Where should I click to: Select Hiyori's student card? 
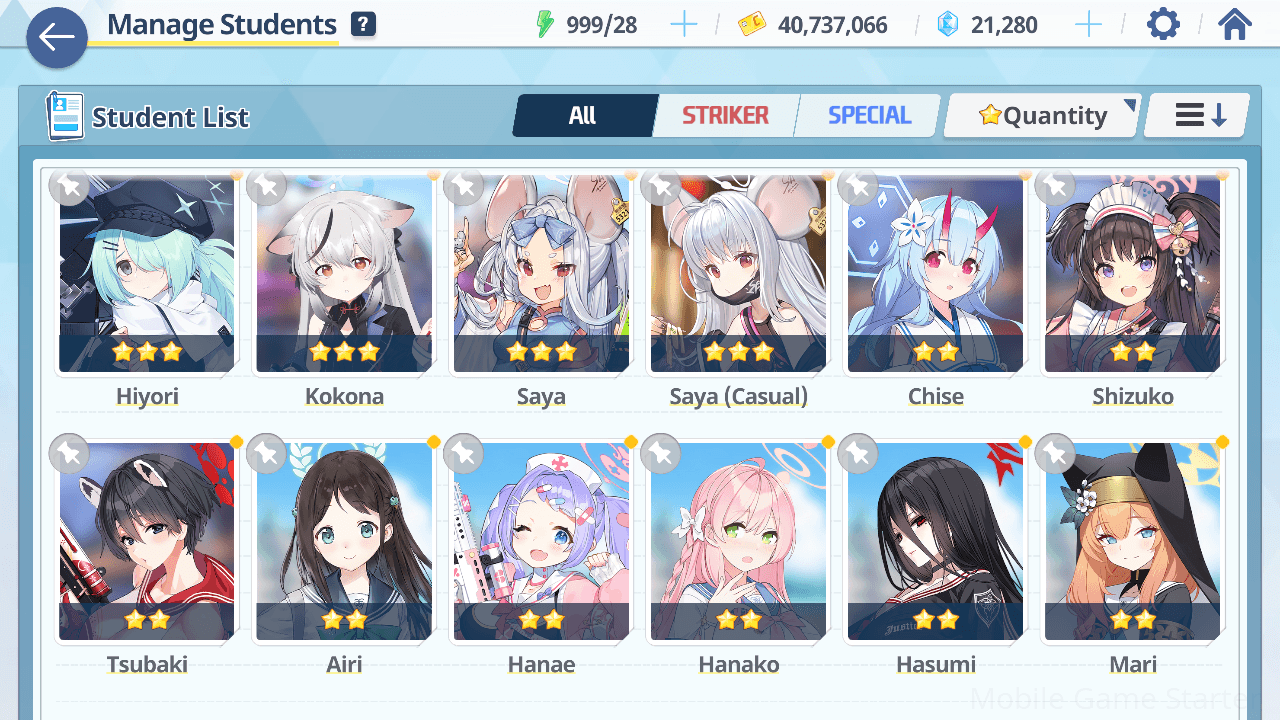click(147, 275)
